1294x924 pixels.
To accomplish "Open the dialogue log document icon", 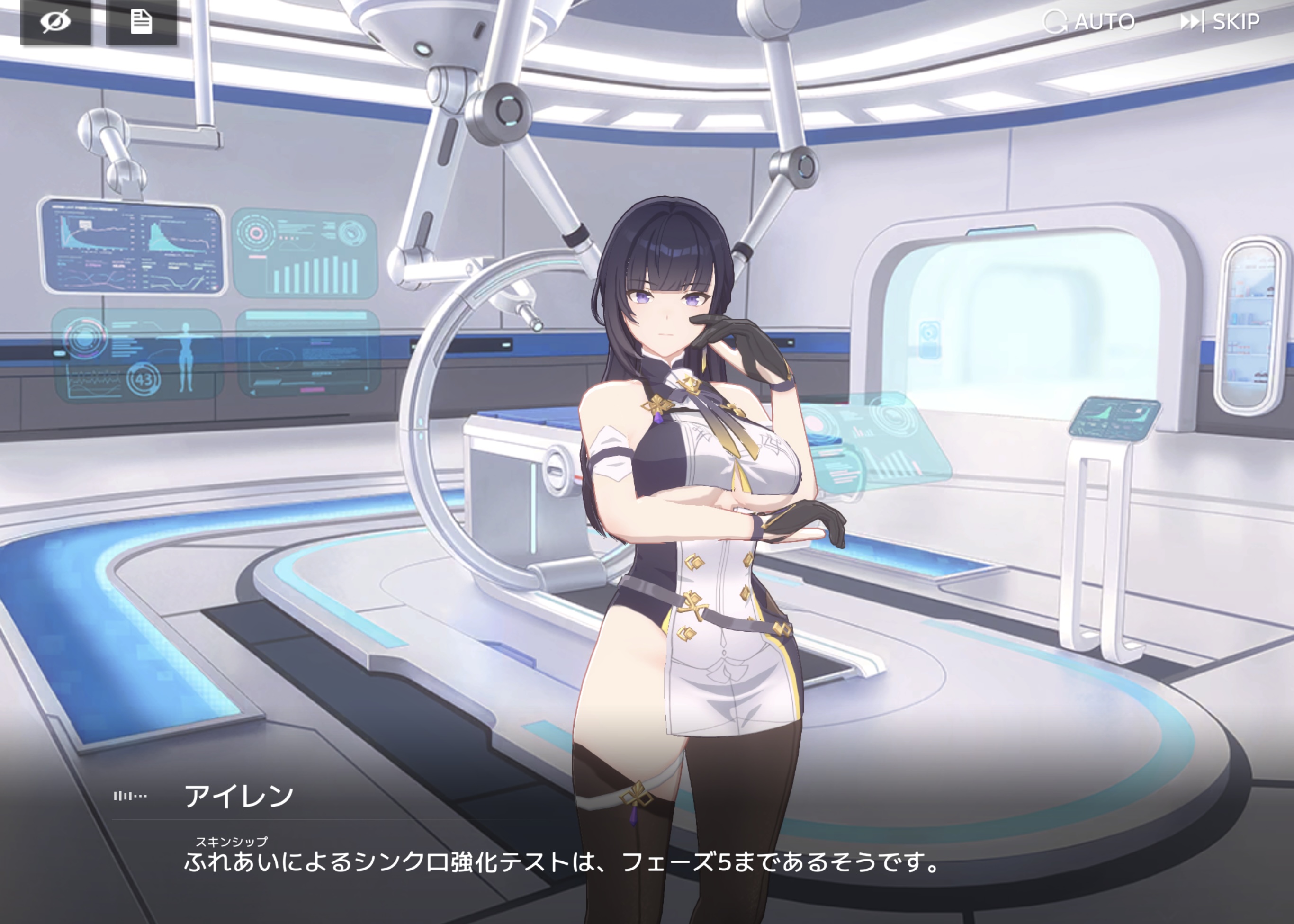I will [141, 22].
